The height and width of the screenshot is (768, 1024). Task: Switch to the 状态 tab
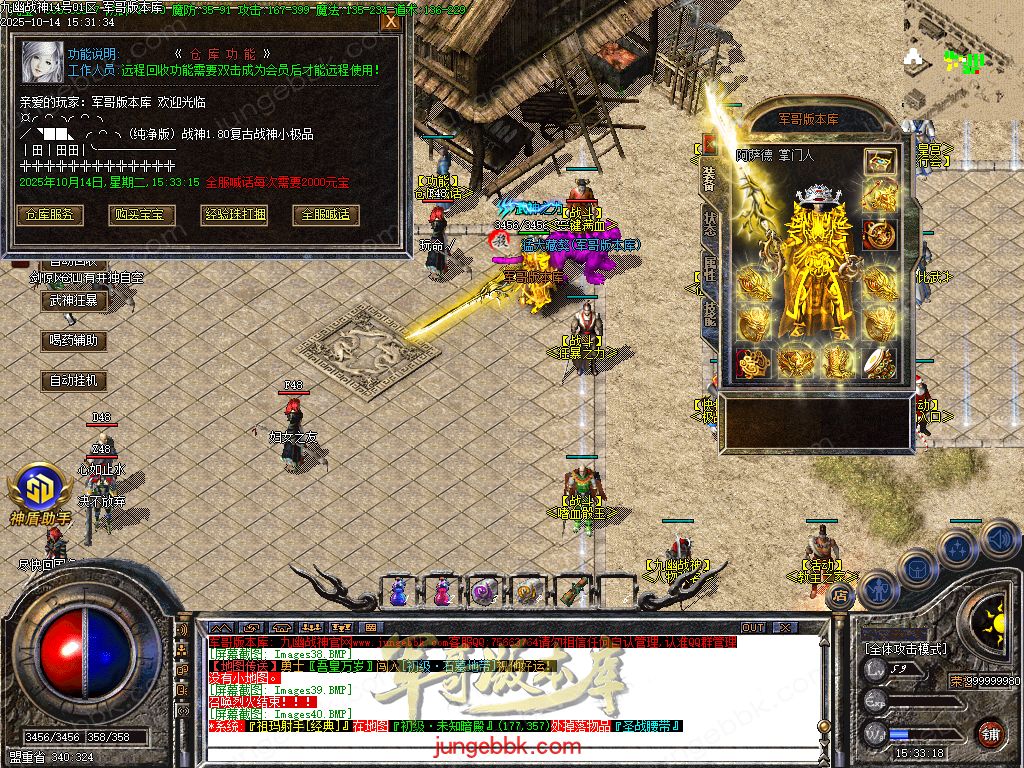tap(708, 224)
